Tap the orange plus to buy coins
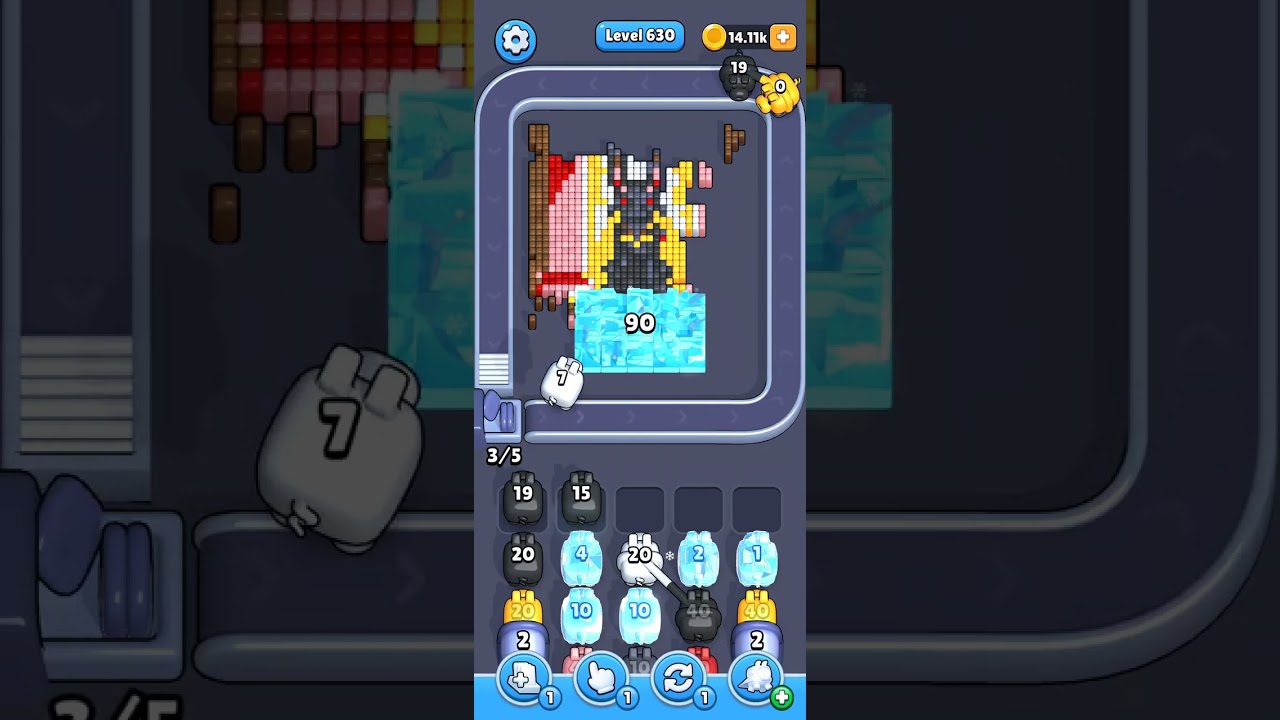The height and width of the screenshot is (720, 1280). 783,37
